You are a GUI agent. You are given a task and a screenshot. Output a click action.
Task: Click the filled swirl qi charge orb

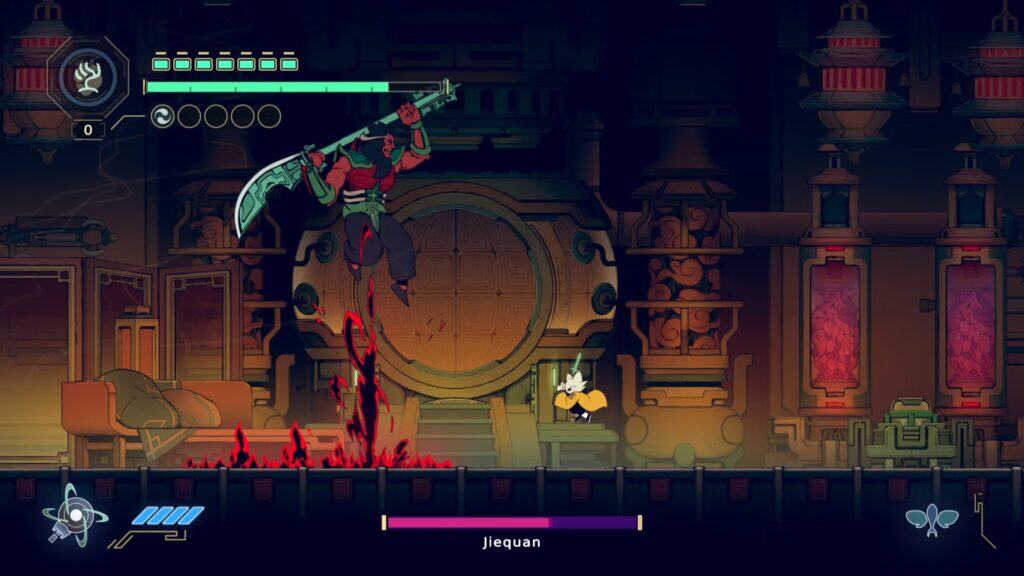162,117
